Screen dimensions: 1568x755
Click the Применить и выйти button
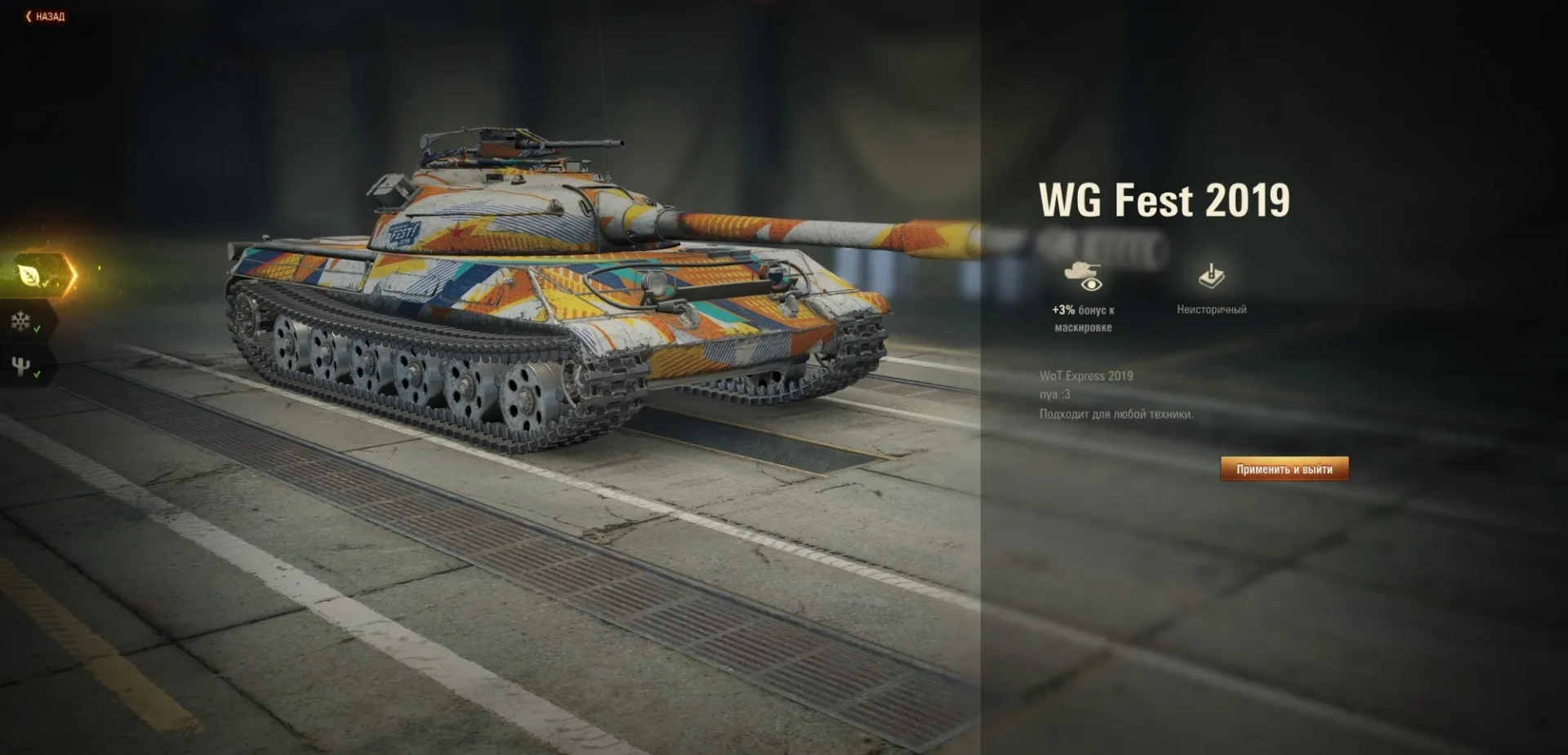[1284, 469]
